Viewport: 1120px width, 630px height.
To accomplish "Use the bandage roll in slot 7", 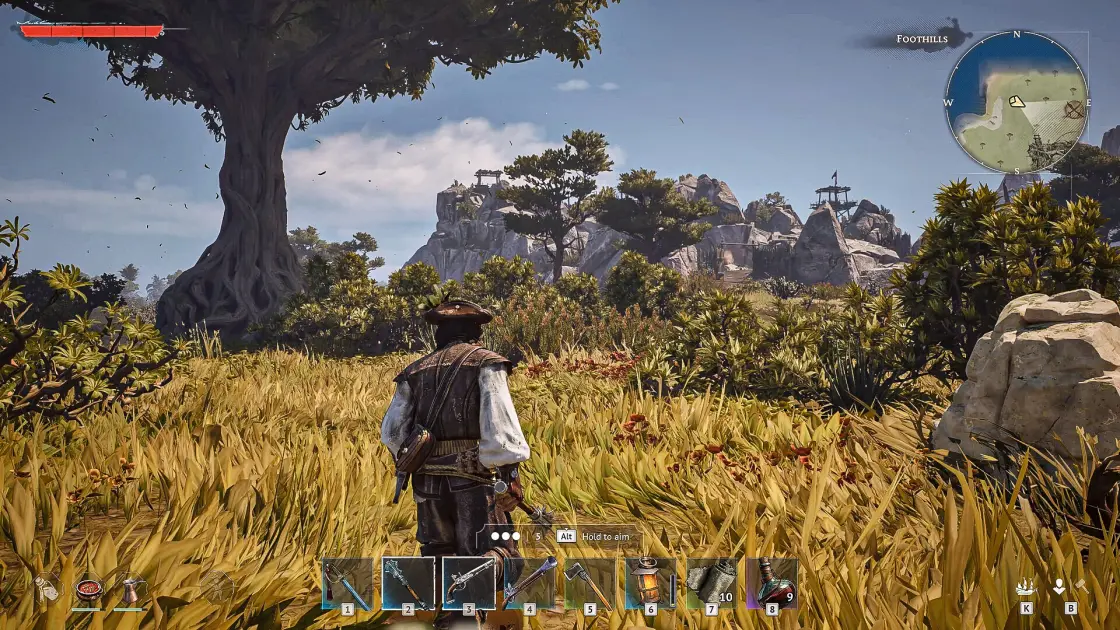I will click(x=711, y=583).
